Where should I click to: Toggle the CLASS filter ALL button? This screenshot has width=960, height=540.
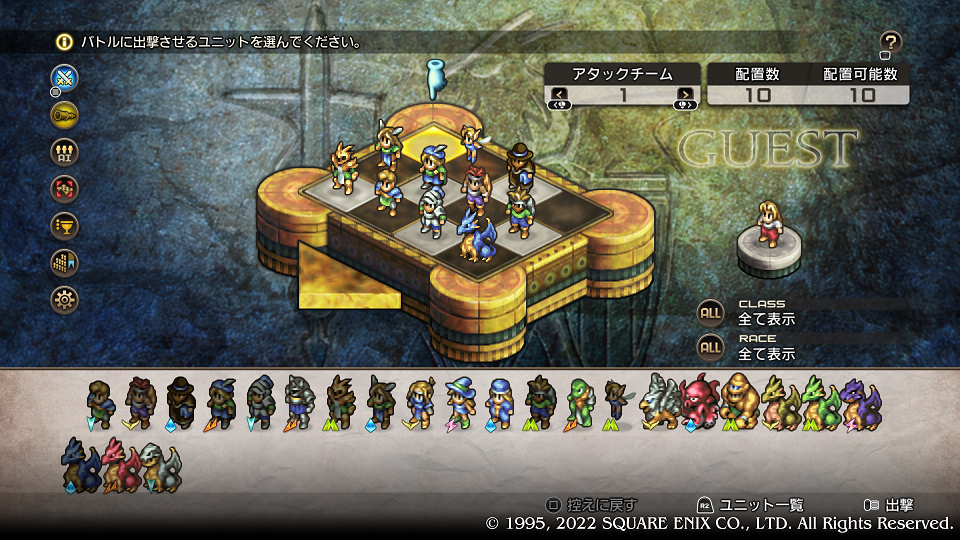[710, 312]
